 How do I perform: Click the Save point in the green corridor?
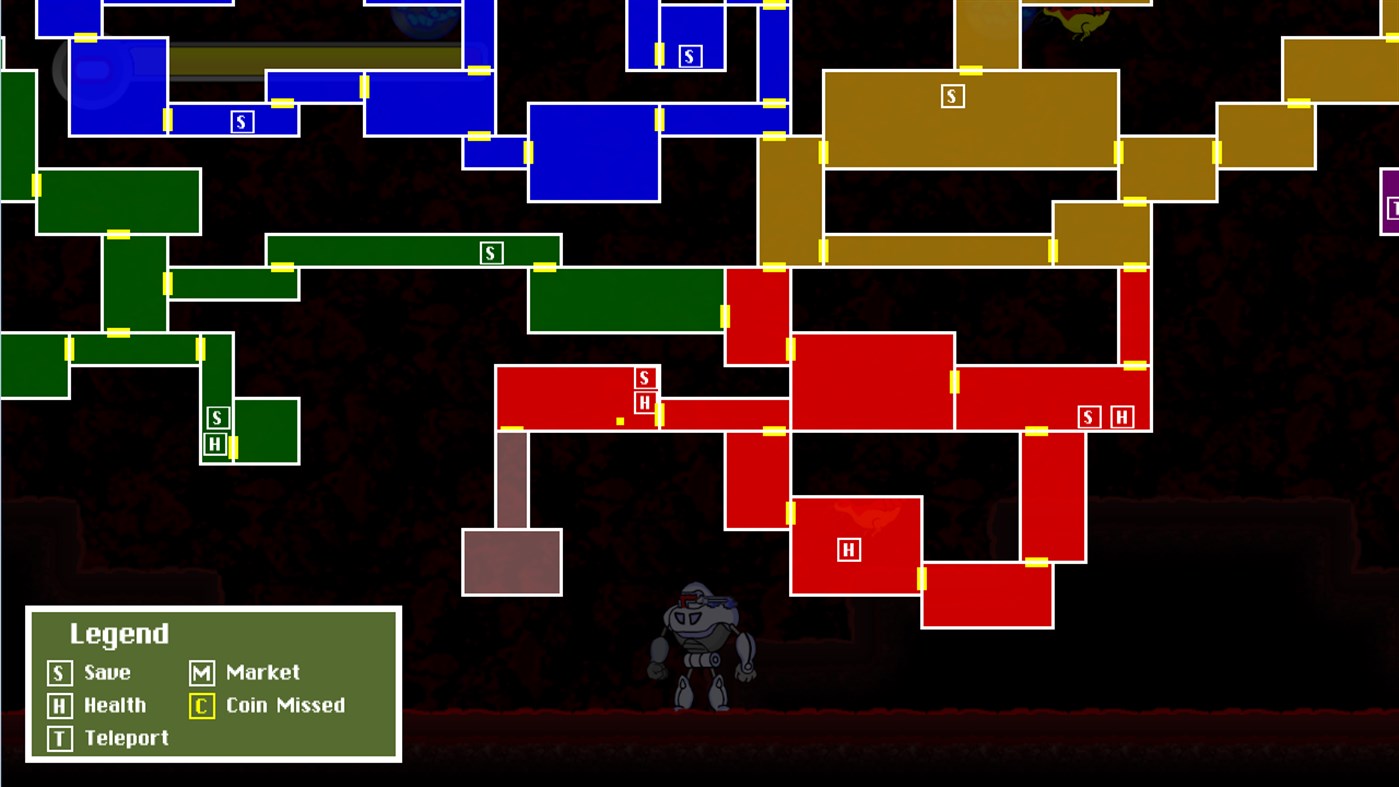(x=490, y=252)
